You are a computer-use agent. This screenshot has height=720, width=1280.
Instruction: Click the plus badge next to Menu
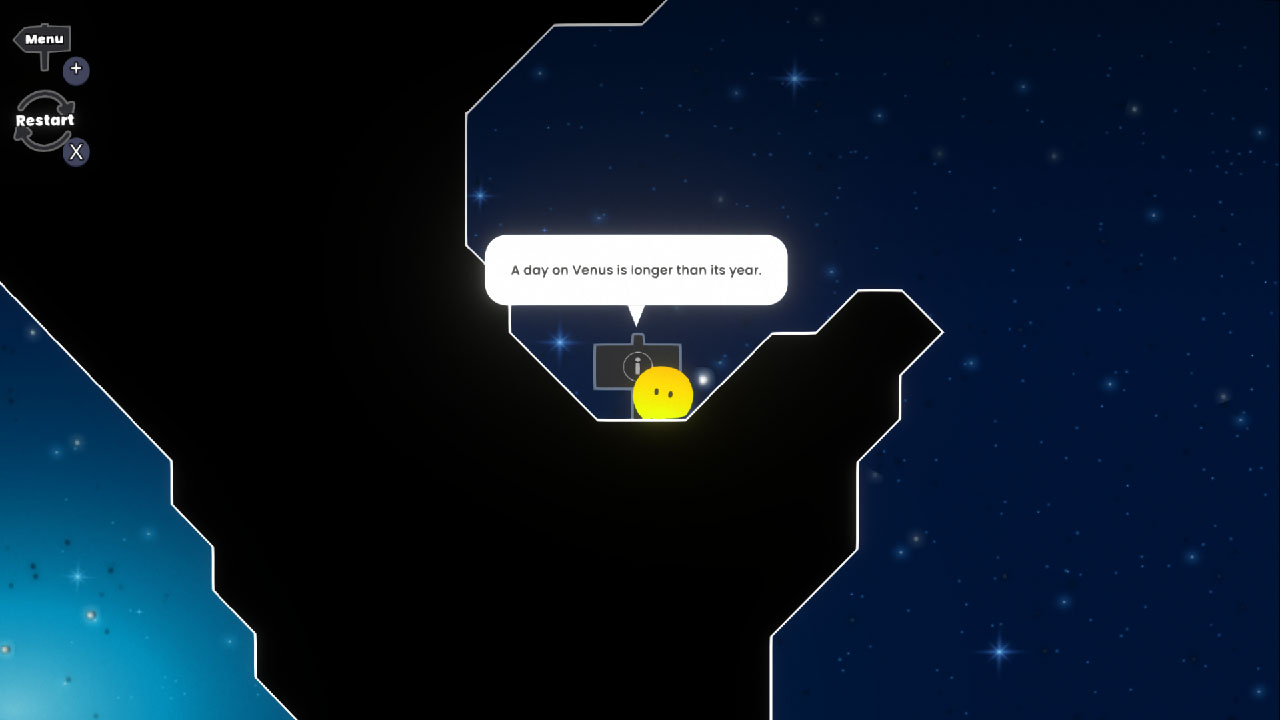coord(76,70)
